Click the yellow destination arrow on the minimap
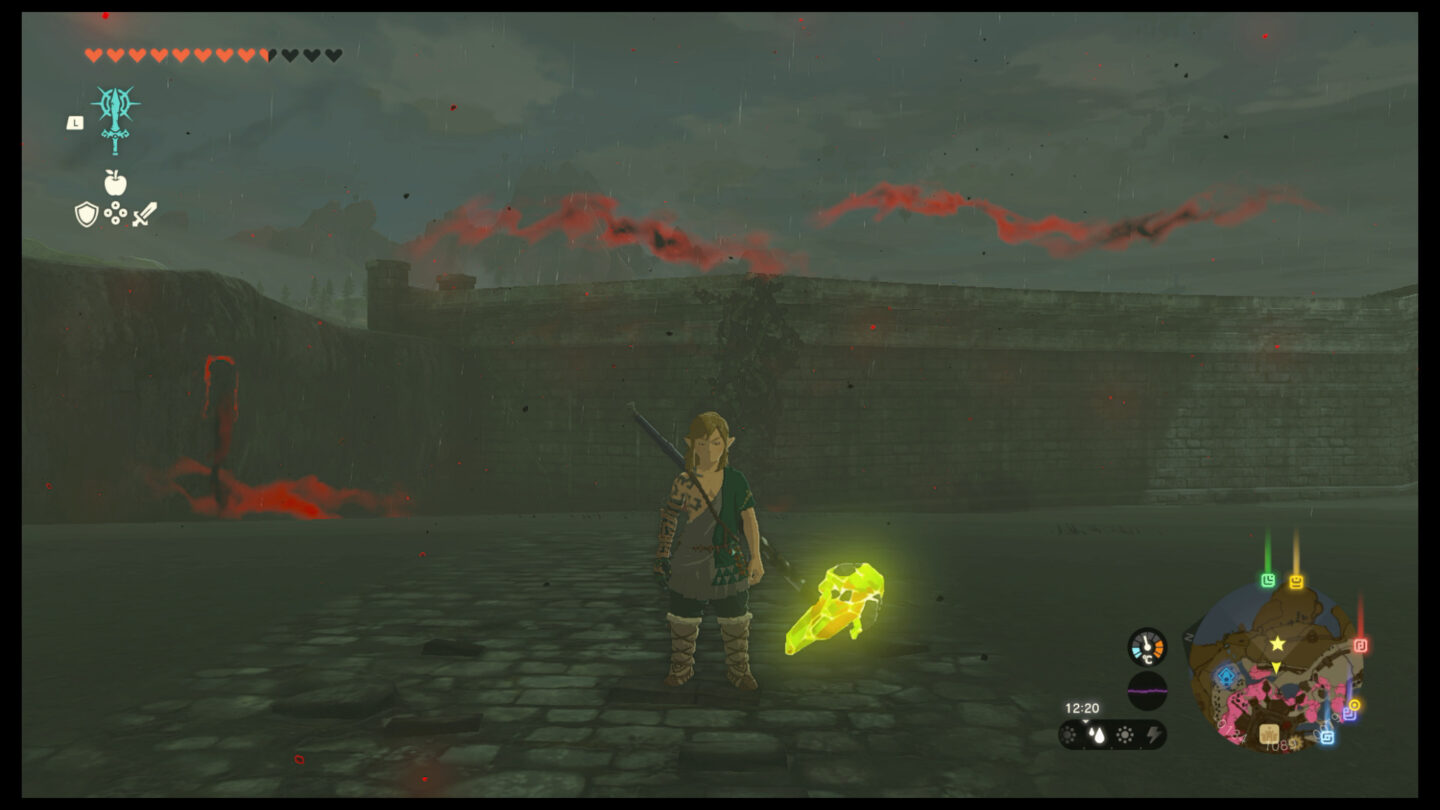The height and width of the screenshot is (810, 1440). 1276,667
